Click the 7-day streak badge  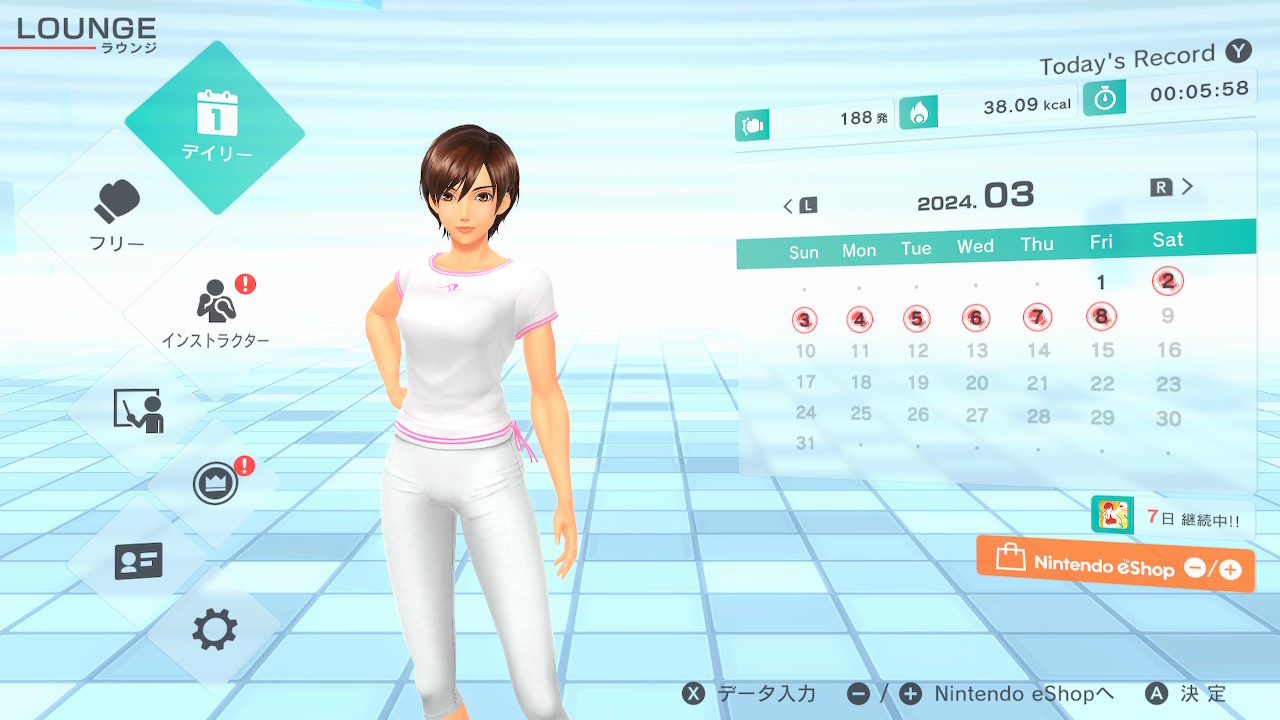tap(1172, 517)
